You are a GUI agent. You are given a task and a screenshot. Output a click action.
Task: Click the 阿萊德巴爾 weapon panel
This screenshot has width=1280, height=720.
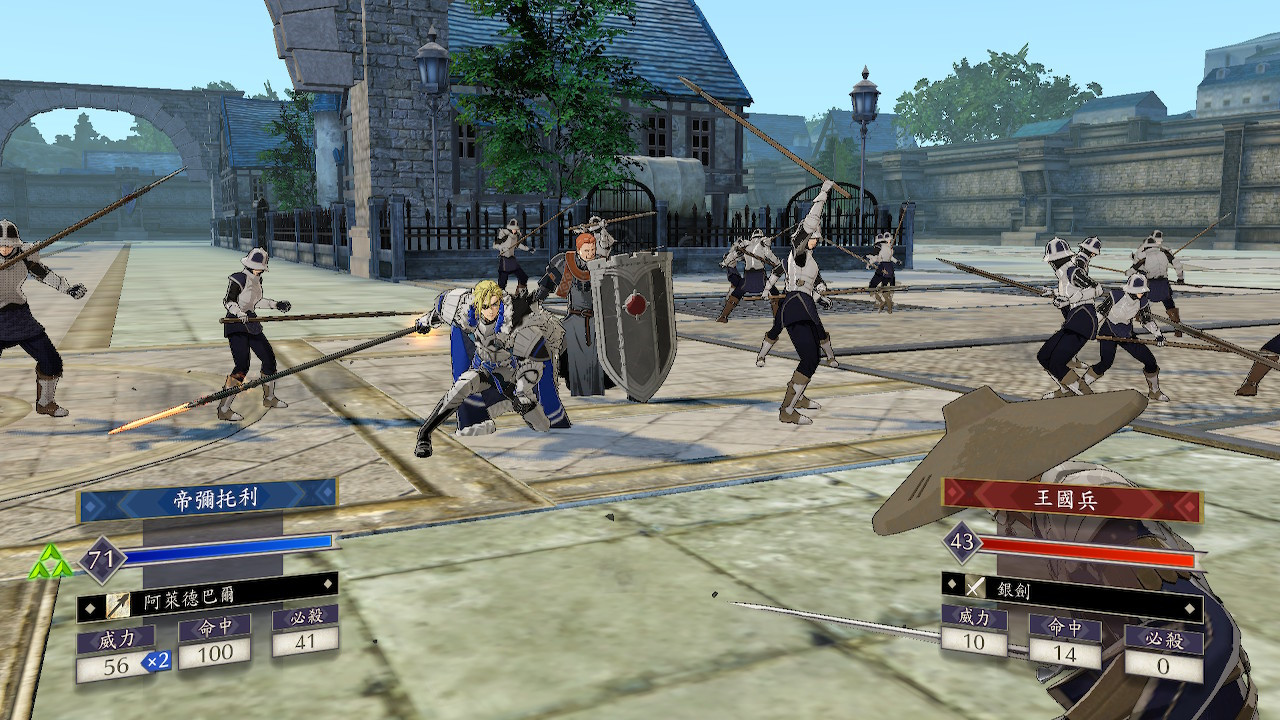(x=208, y=603)
